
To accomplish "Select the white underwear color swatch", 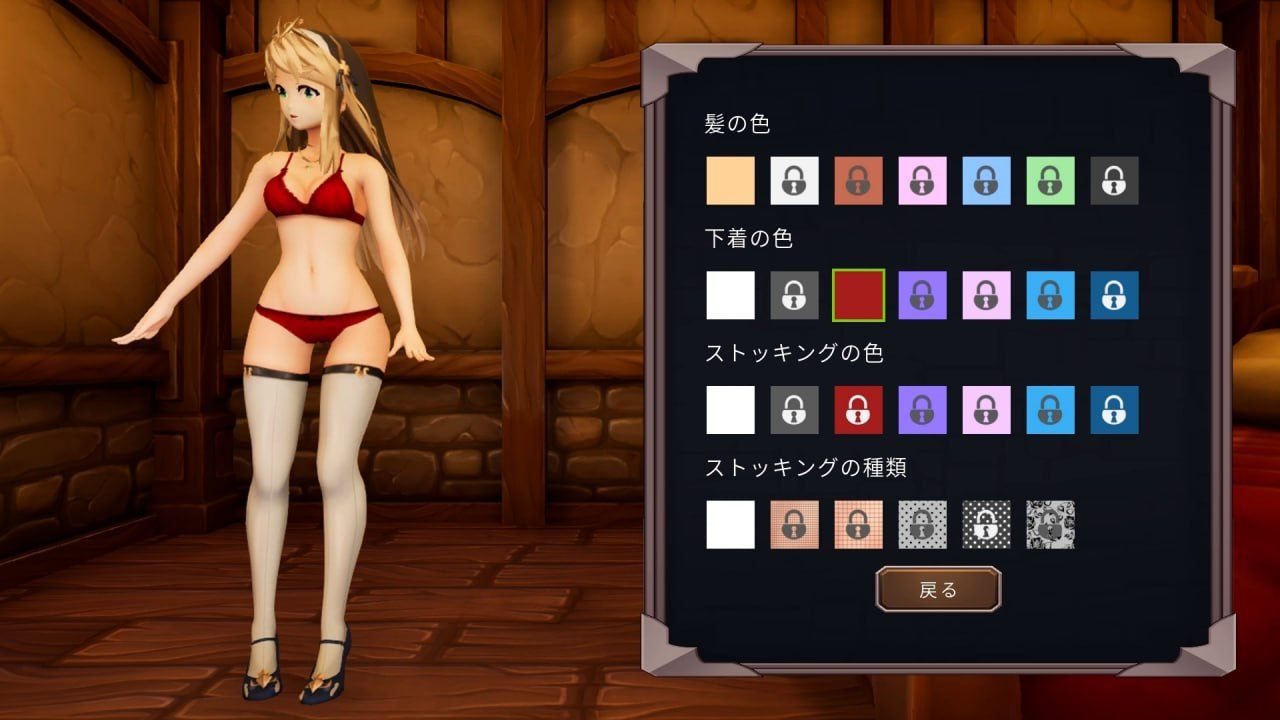I will pos(730,296).
